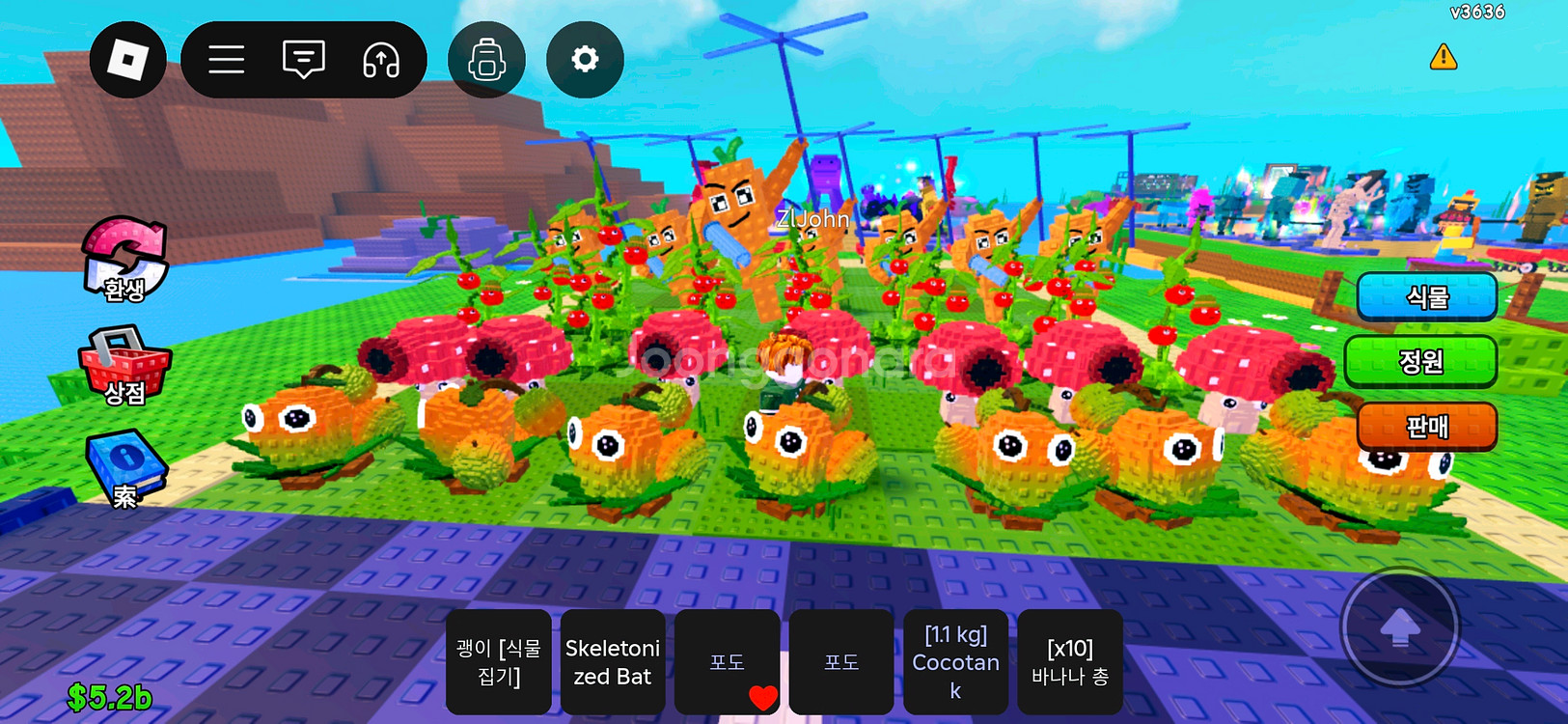This screenshot has width=1568, height=724.
Task: Open the hamburger list menu
Action: point(227,60)
